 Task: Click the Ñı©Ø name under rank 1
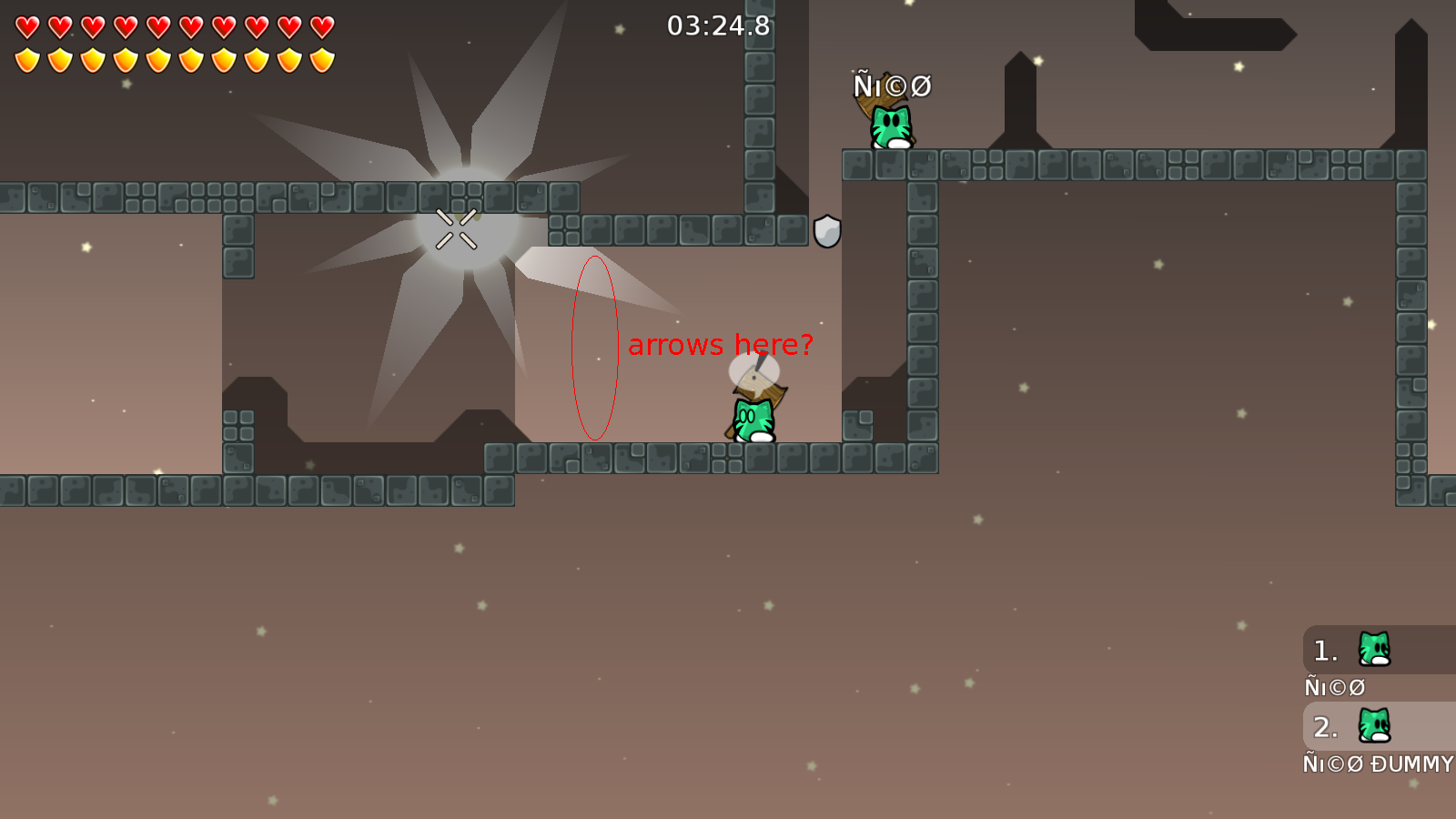click(1335, 687)
